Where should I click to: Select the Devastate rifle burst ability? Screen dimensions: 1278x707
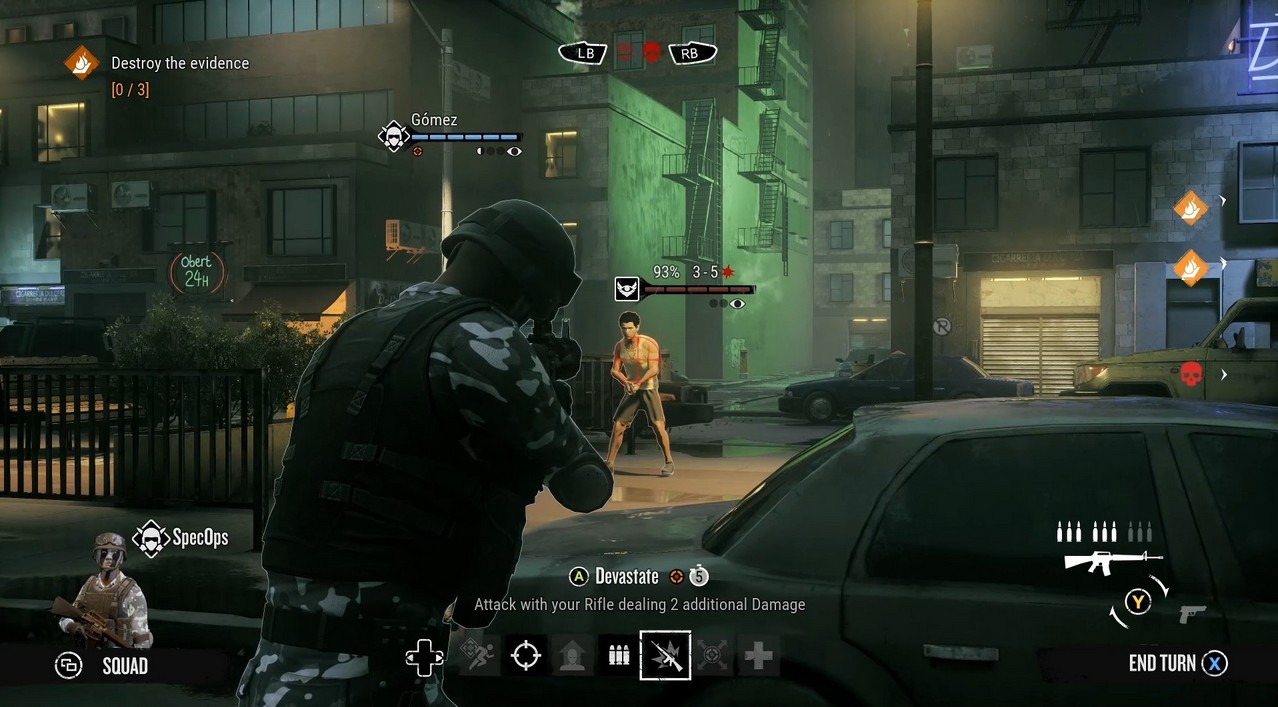[x=665, y=656]
